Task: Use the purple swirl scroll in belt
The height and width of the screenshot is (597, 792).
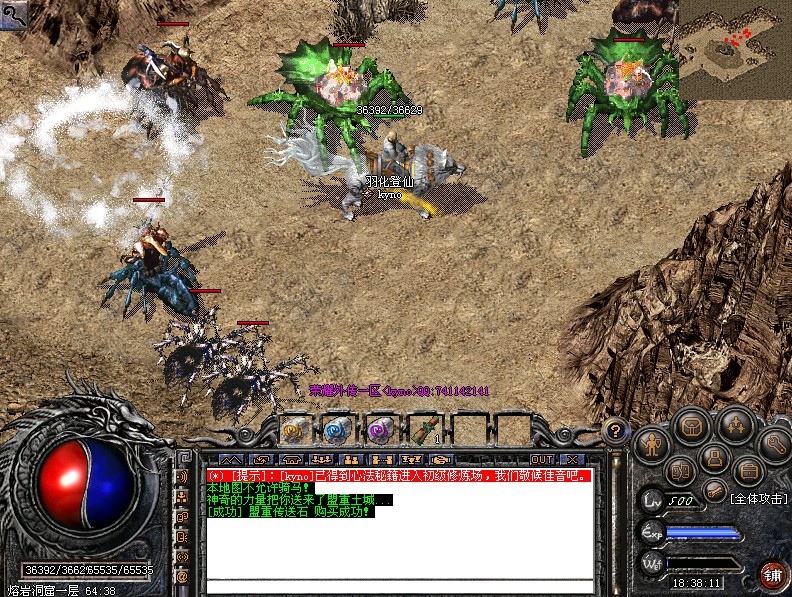Action: (x=378, y=429)
